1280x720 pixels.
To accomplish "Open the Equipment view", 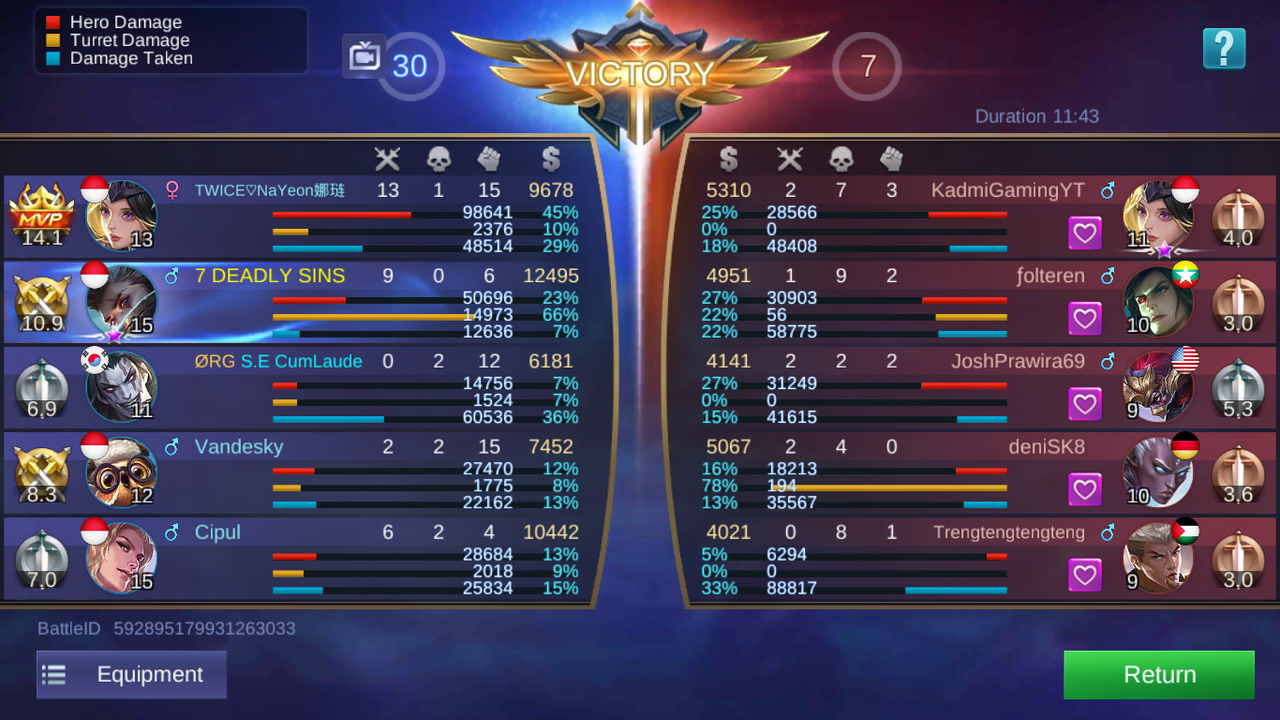I will coord(131,674).
